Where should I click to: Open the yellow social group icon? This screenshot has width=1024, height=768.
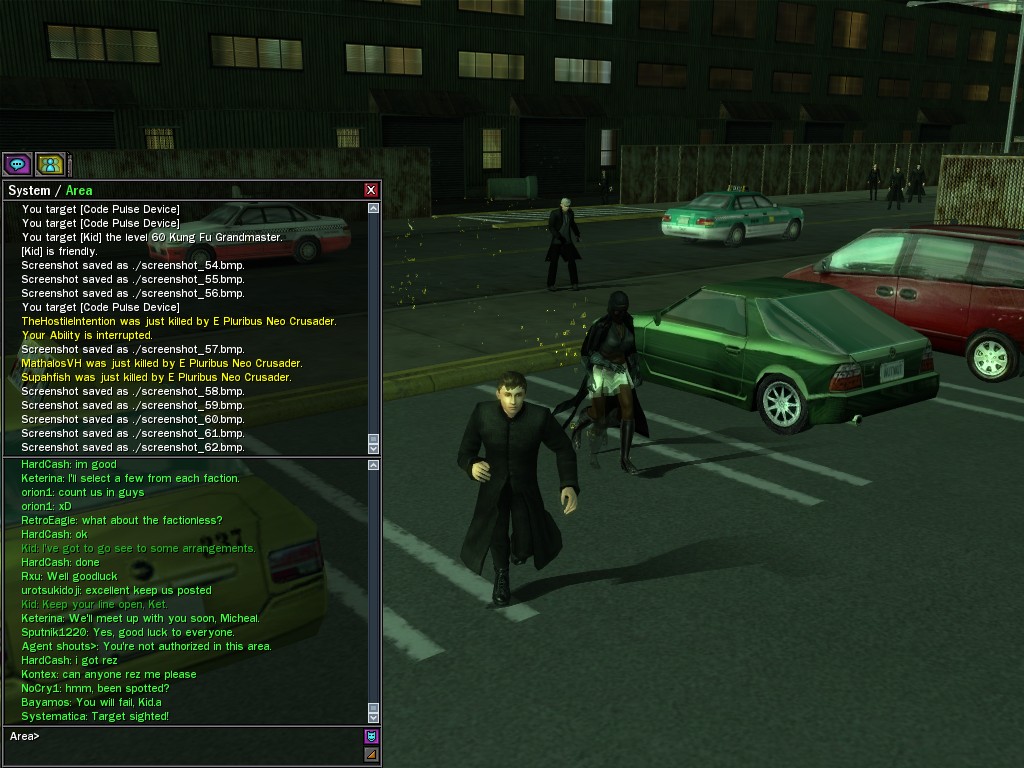[50, 164]
